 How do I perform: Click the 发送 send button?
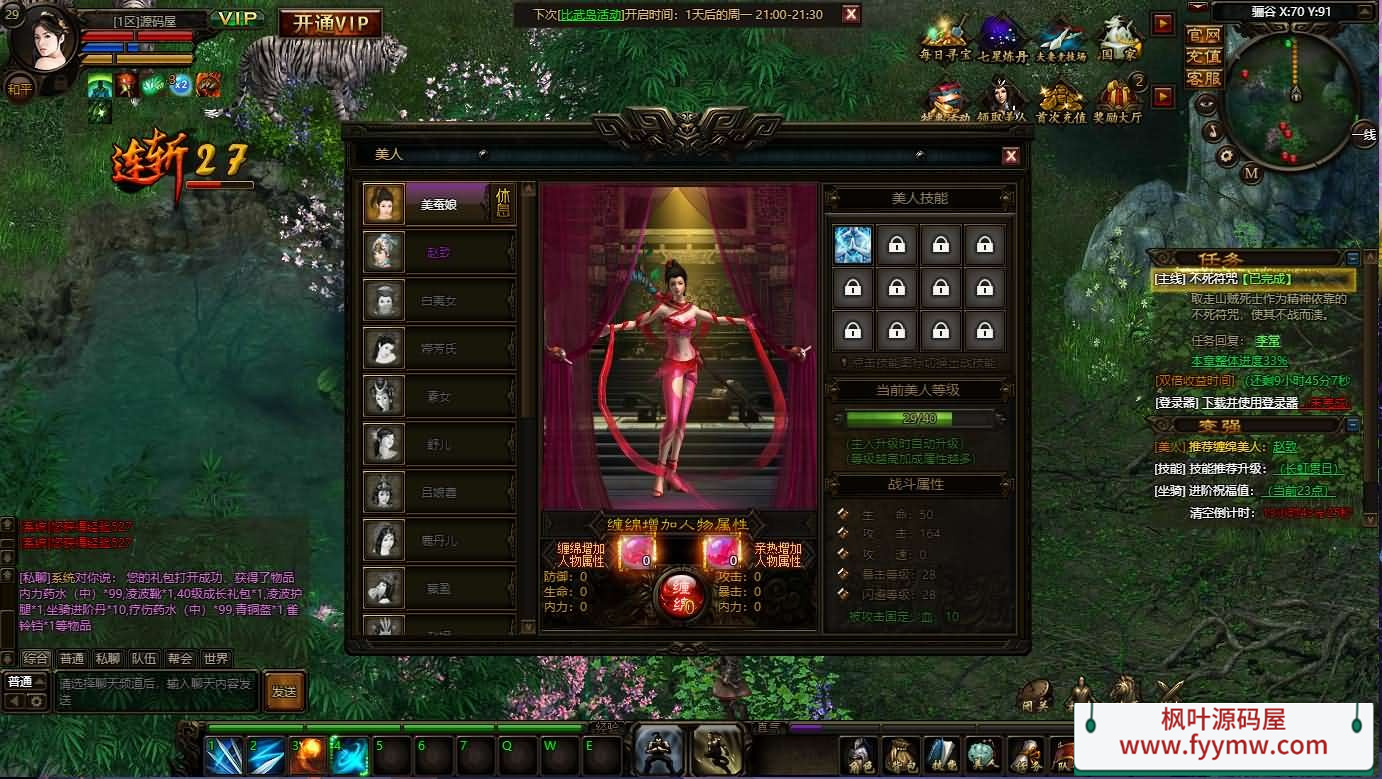click(284, 691)
